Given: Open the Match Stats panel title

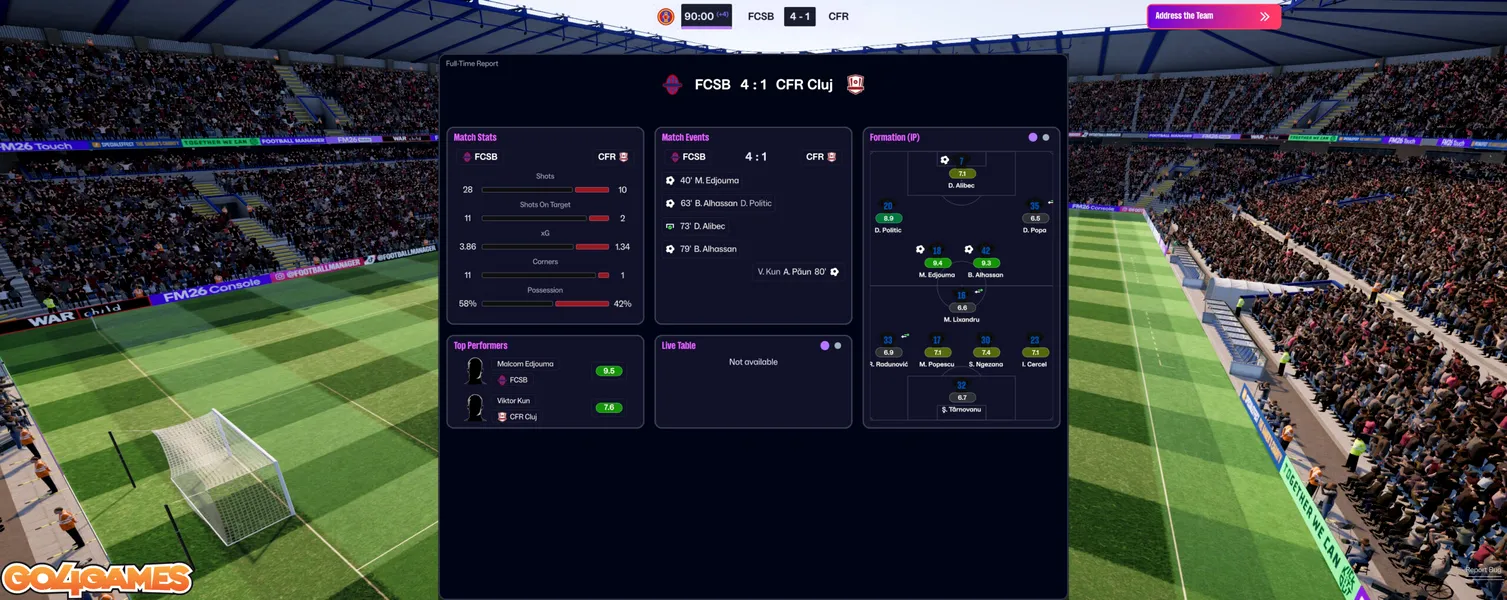Looking at the screenshot, I should coord(475,138).
